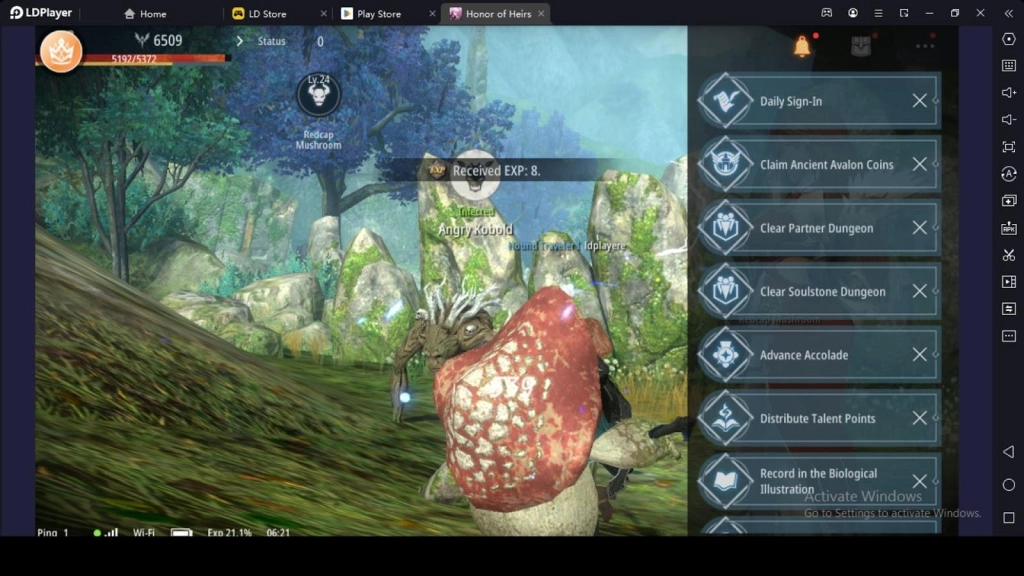Dismiss the Advance Accolade notification

click(919, 355)
